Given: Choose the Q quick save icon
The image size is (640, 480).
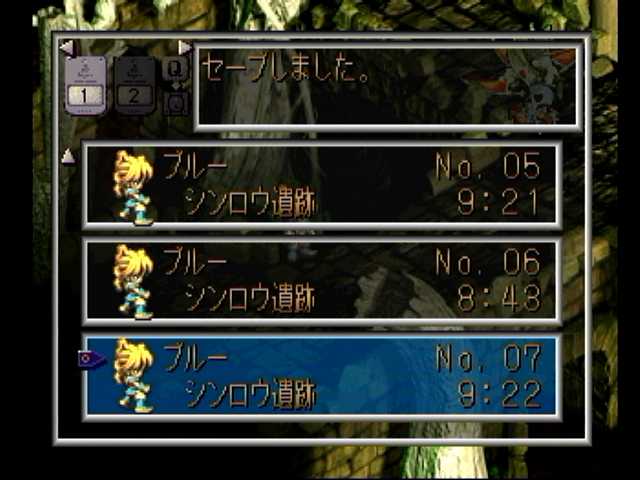Looking at the screenshot, I should tap(176, 68).
